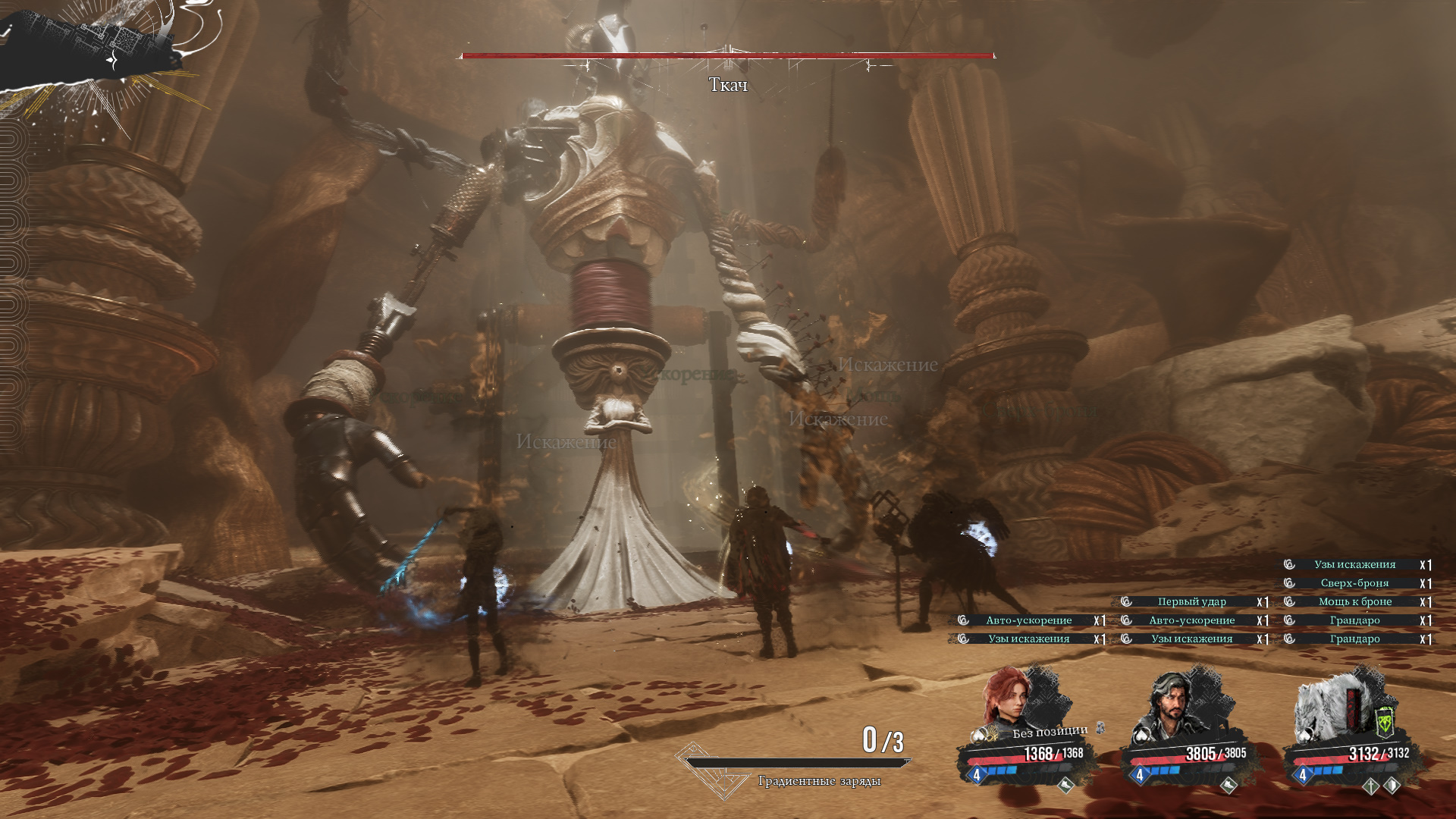
Task: Click the 'Мощь к броне' effect entry
Action: (x=1354, y=601)
